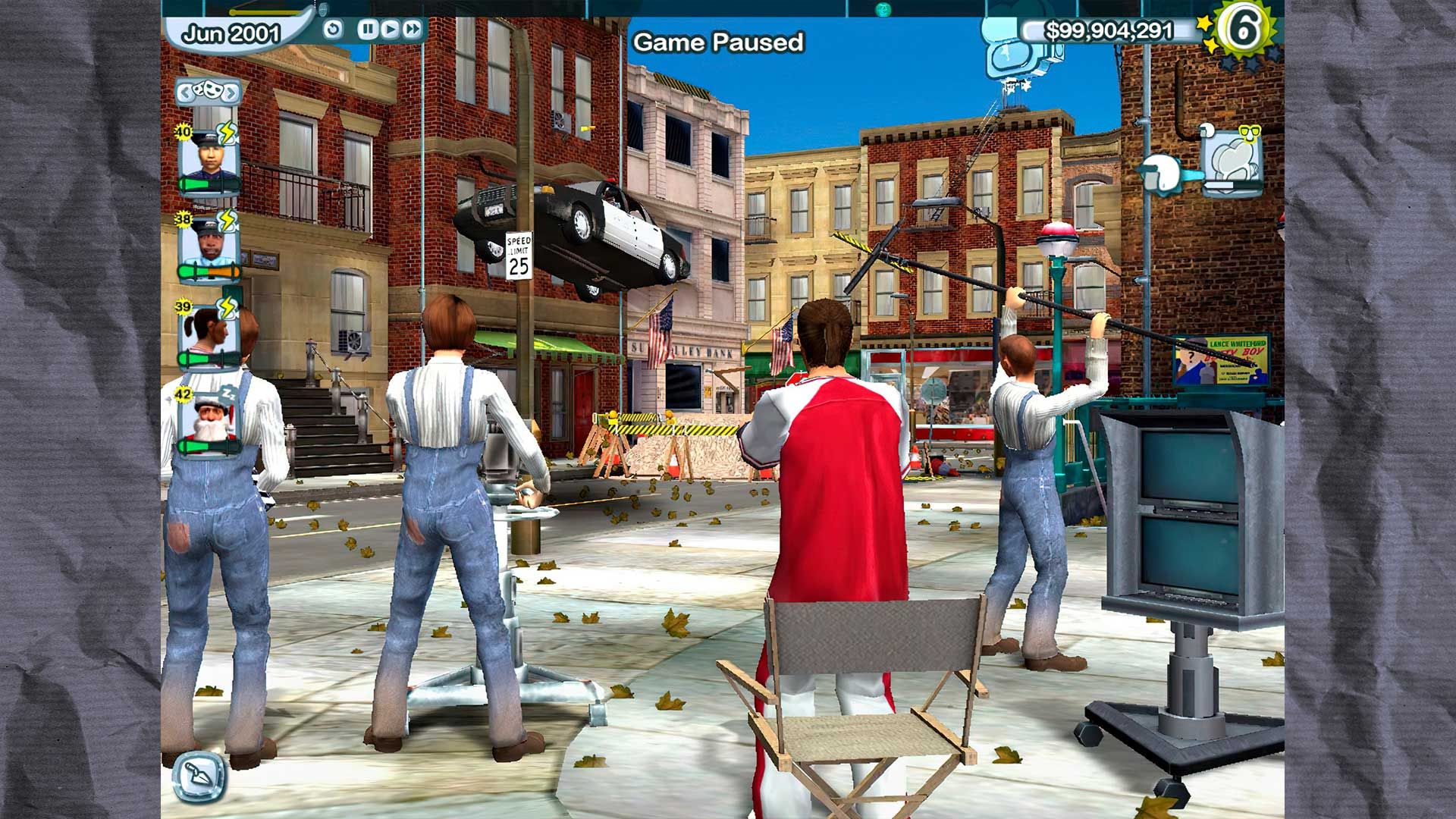
Task: Show previous stars with the left arrow
Action: click(x=186, y=93)
